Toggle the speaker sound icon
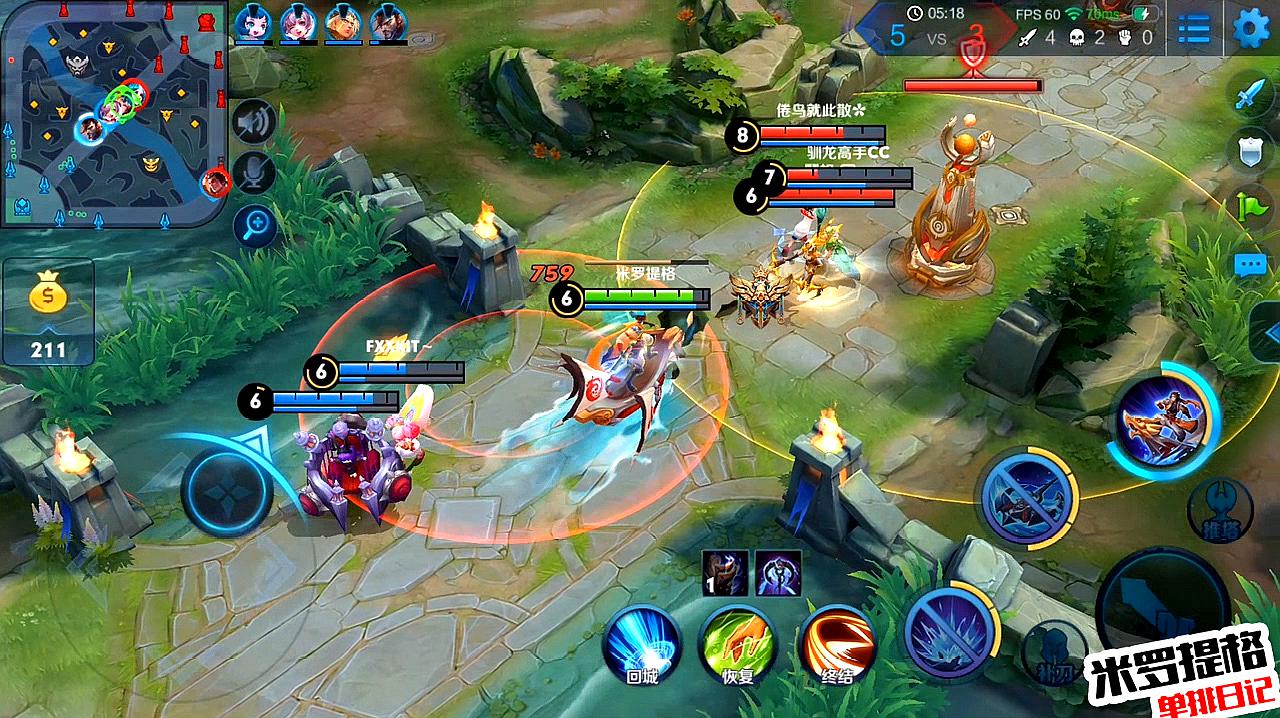Viewport: 1280px width, 718px height. [254, 122]
